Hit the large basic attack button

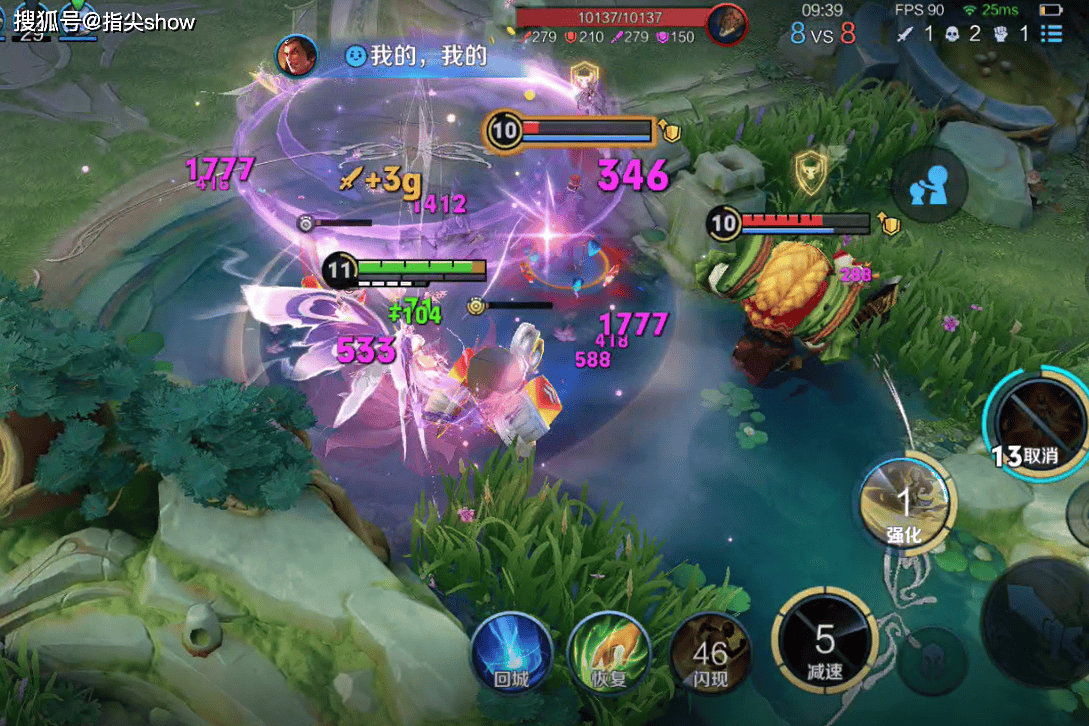(x=1040, y=610)
